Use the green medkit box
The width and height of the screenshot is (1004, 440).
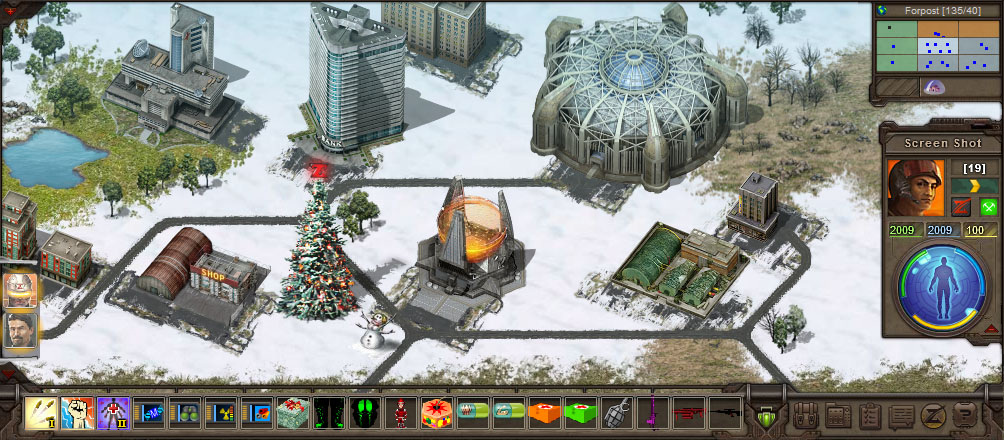pos(579,411)
